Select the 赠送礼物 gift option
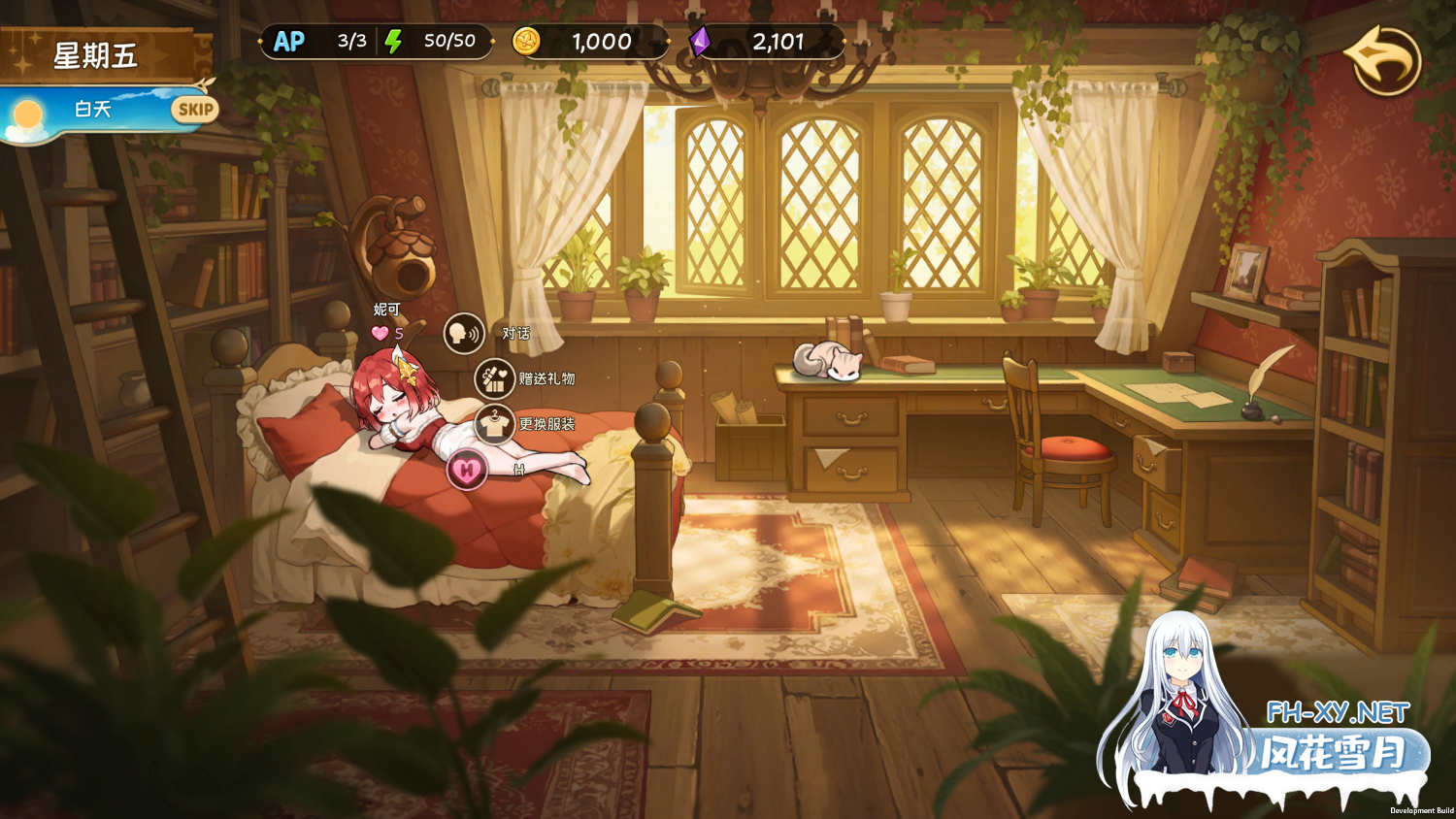 pos(495,378)
